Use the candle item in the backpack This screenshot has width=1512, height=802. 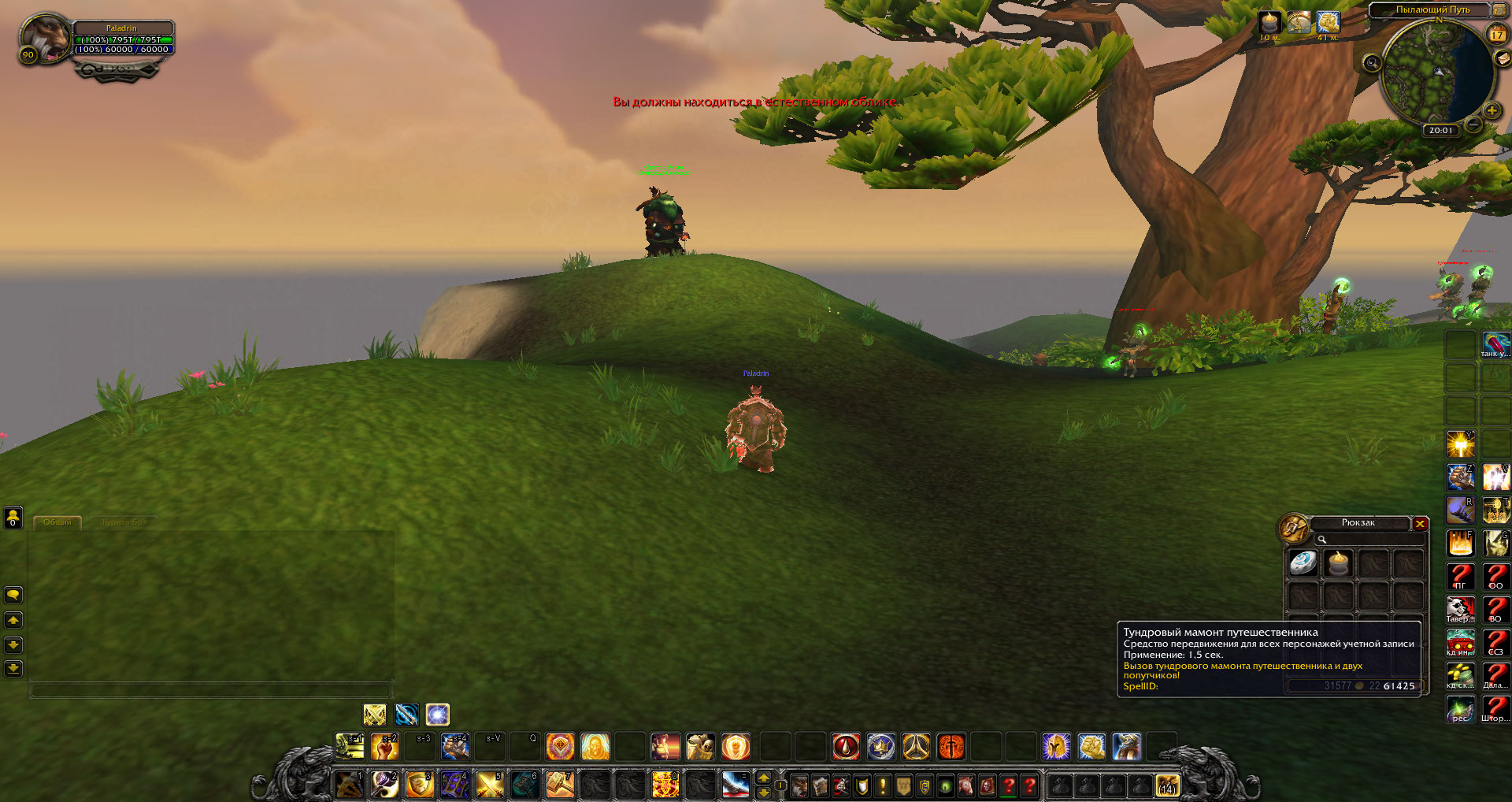coord(1337,563)
